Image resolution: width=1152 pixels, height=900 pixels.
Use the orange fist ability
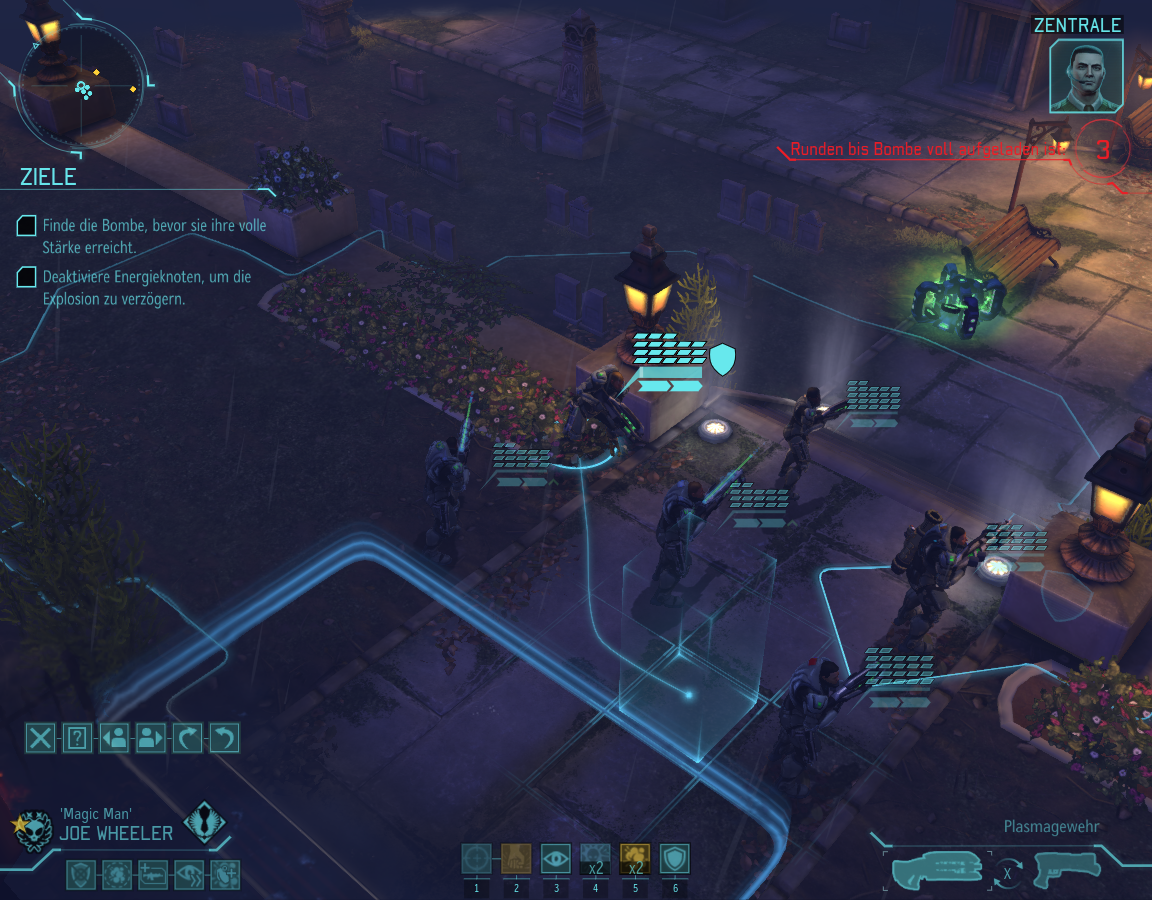point(516,859)
